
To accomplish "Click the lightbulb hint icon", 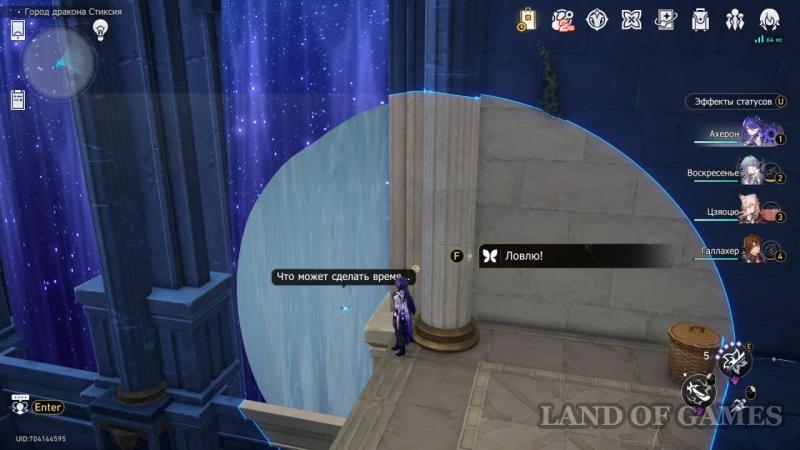I will coord(100,29).
